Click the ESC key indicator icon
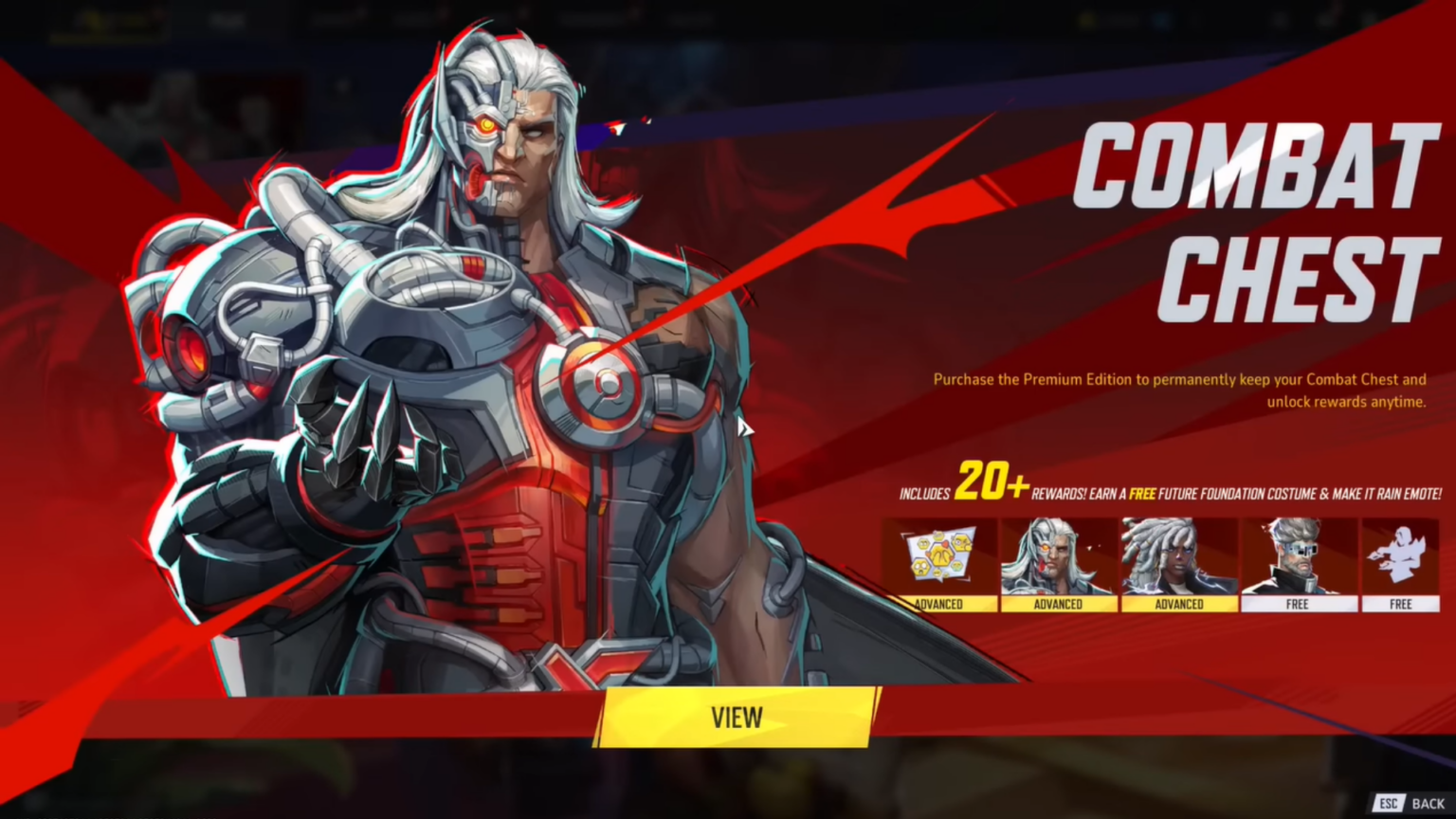Screen dimensions: 1456x819 pos(1388,802)
